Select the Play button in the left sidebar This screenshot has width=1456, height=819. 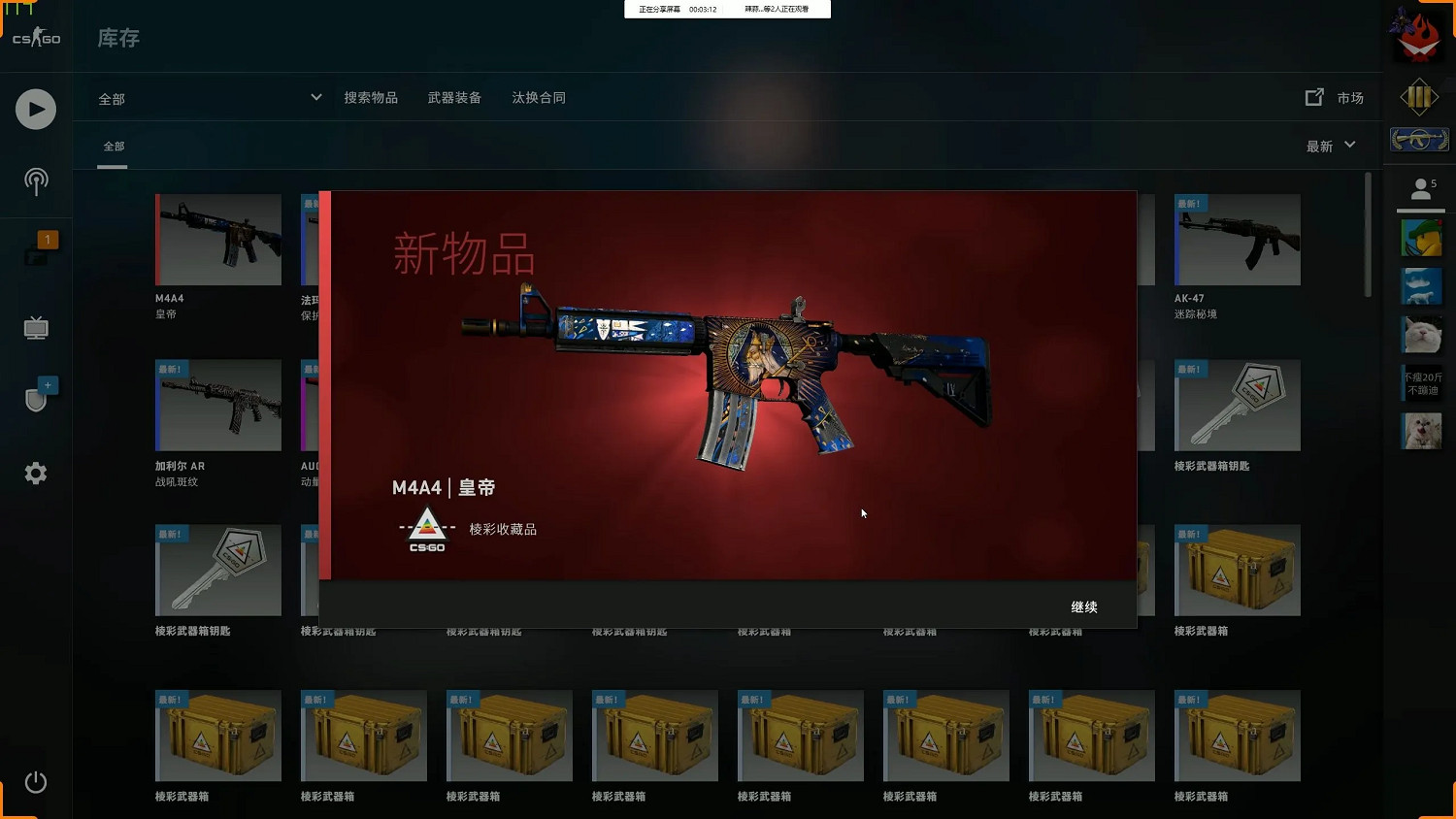35,109
